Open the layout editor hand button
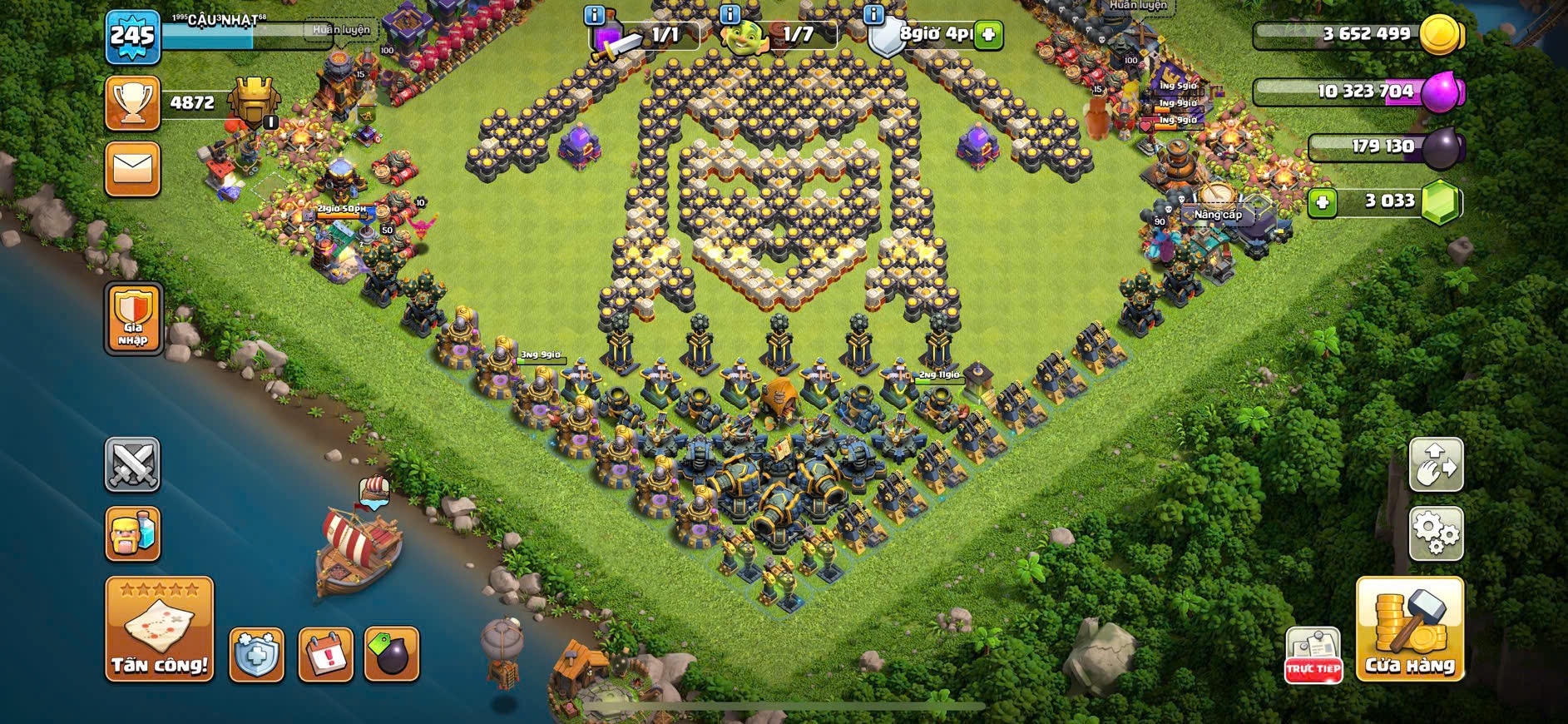 coord(1435,464)
